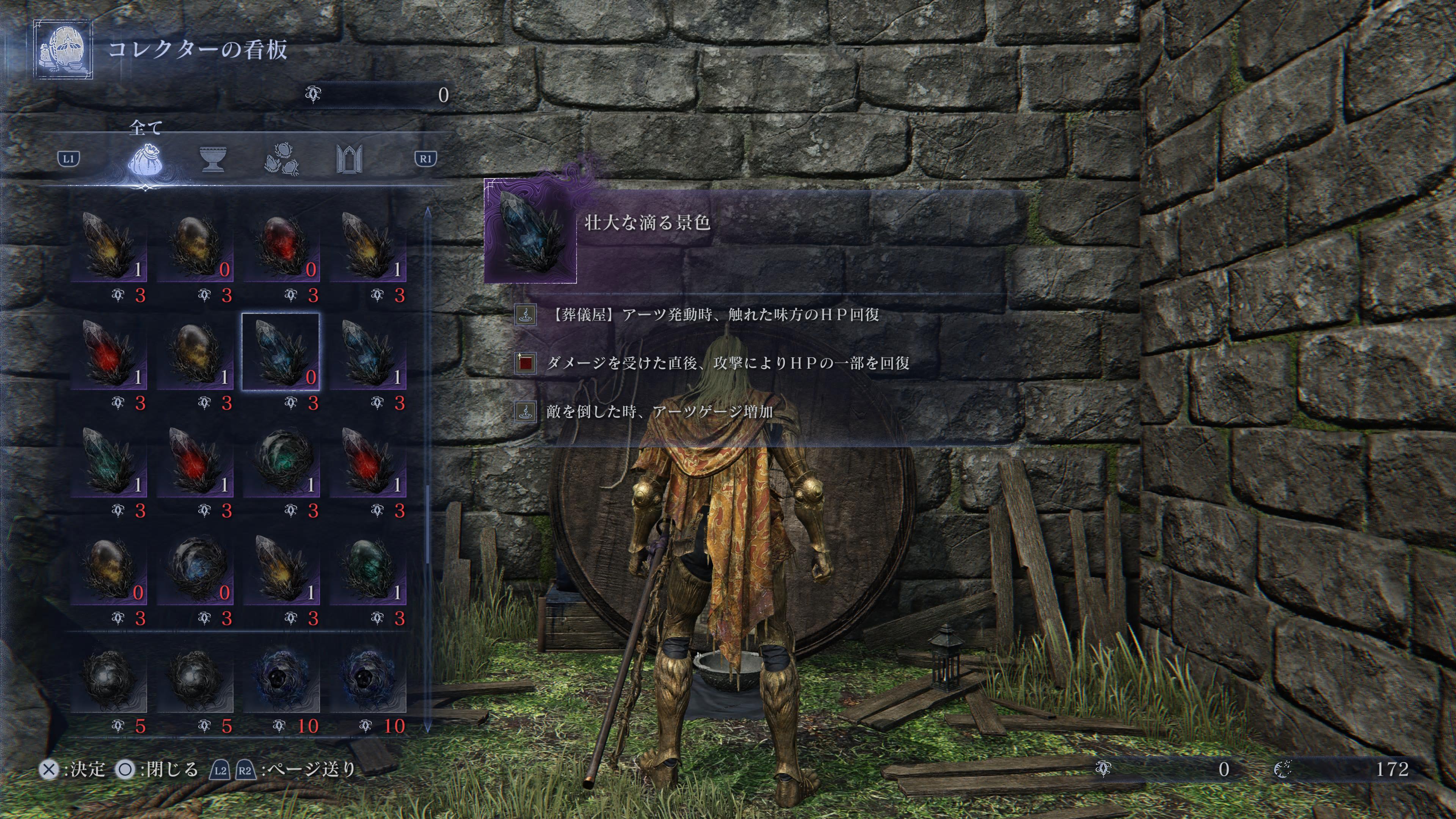Switch to the arched gate category tab

click(x=349, y=159)
